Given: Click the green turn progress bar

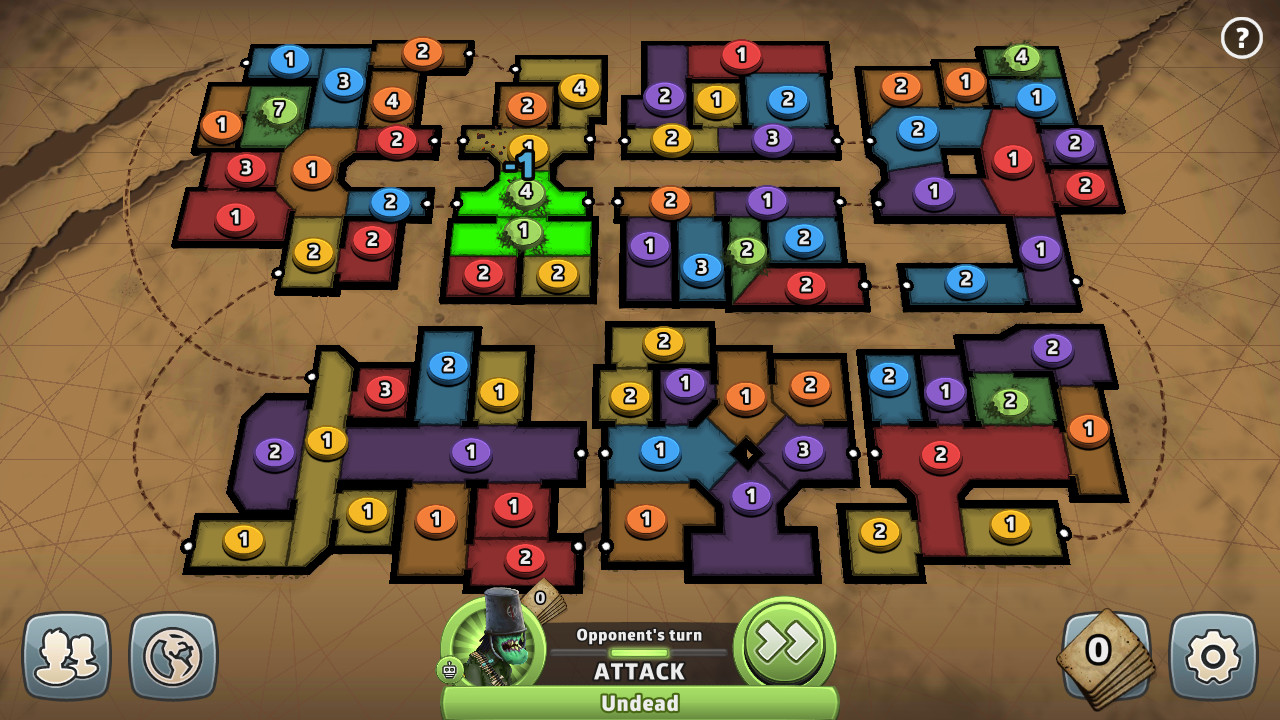Looking at the screenshot, I should [x=640, y=650].
